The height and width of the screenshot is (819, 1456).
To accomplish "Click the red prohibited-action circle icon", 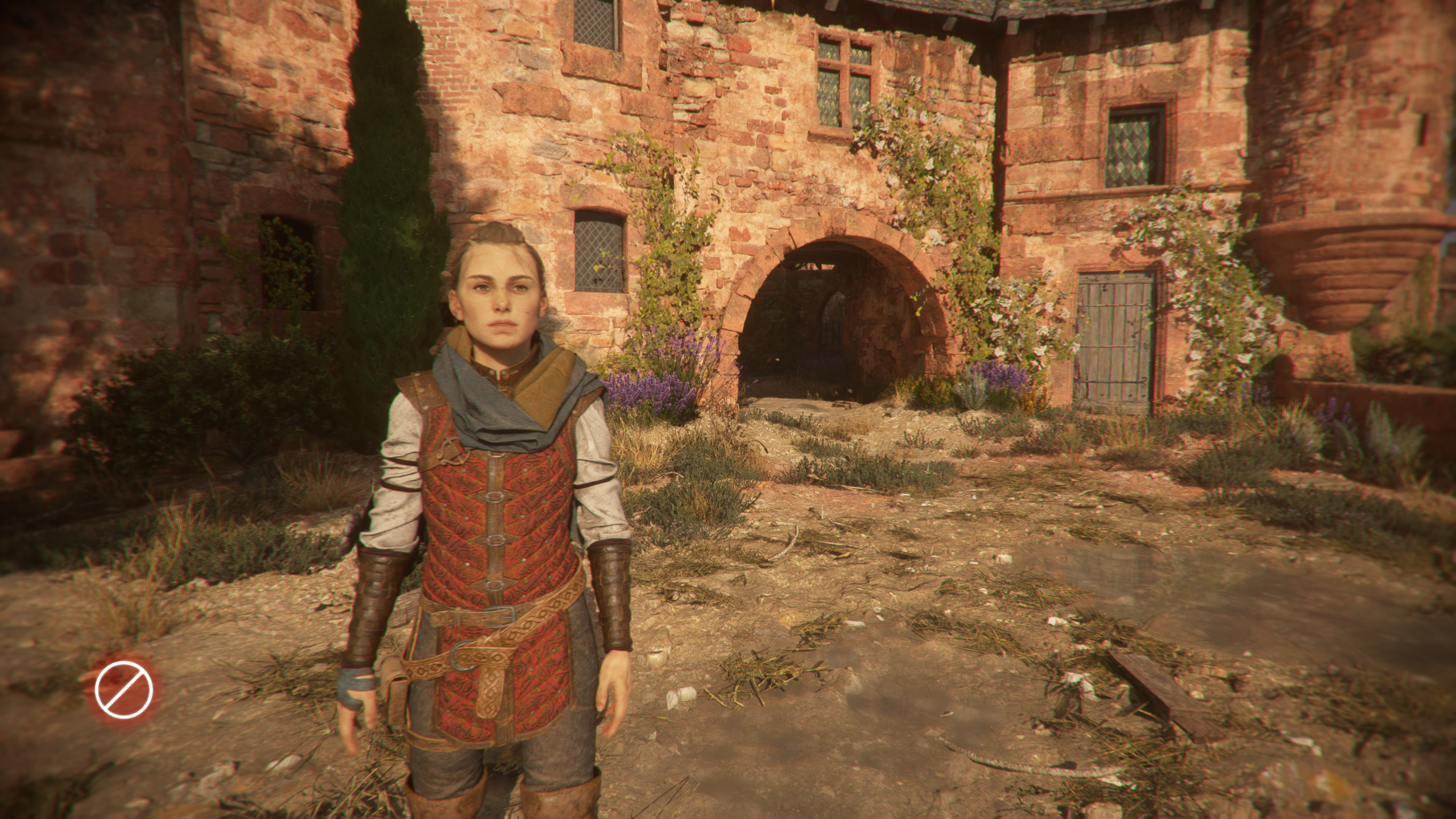I will 124,687.
